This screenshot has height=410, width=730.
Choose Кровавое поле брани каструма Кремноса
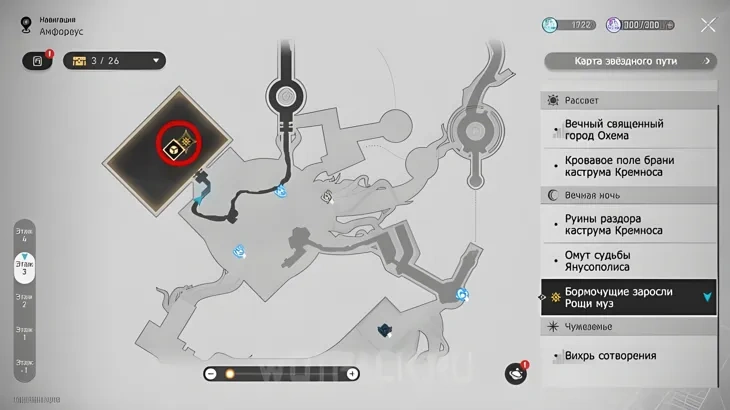pyautogui.click(x=620, y=166)
